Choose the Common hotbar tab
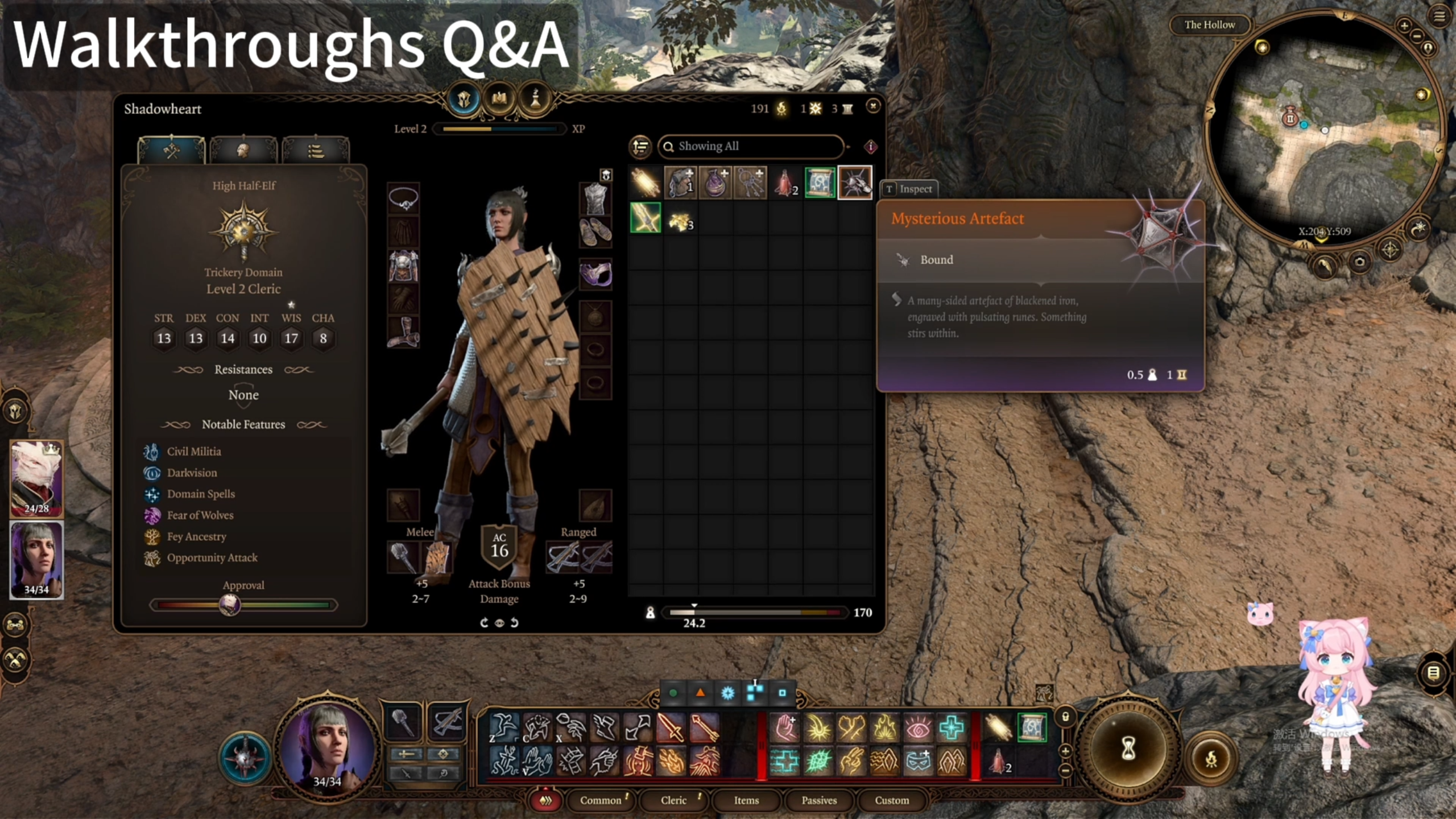The width and height of the screenshot is (1456, 819). [601, 800]
